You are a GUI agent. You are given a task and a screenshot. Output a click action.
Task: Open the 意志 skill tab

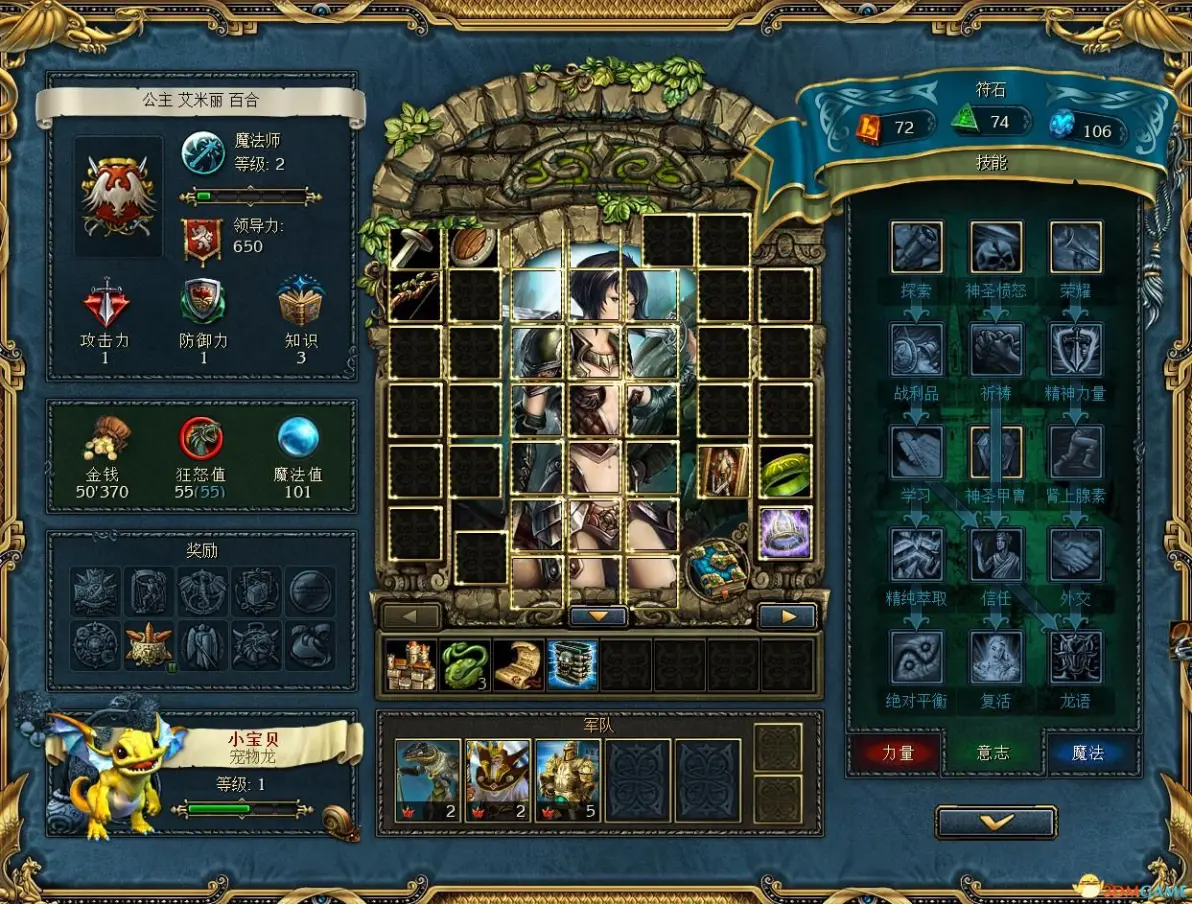pos(993,753)
